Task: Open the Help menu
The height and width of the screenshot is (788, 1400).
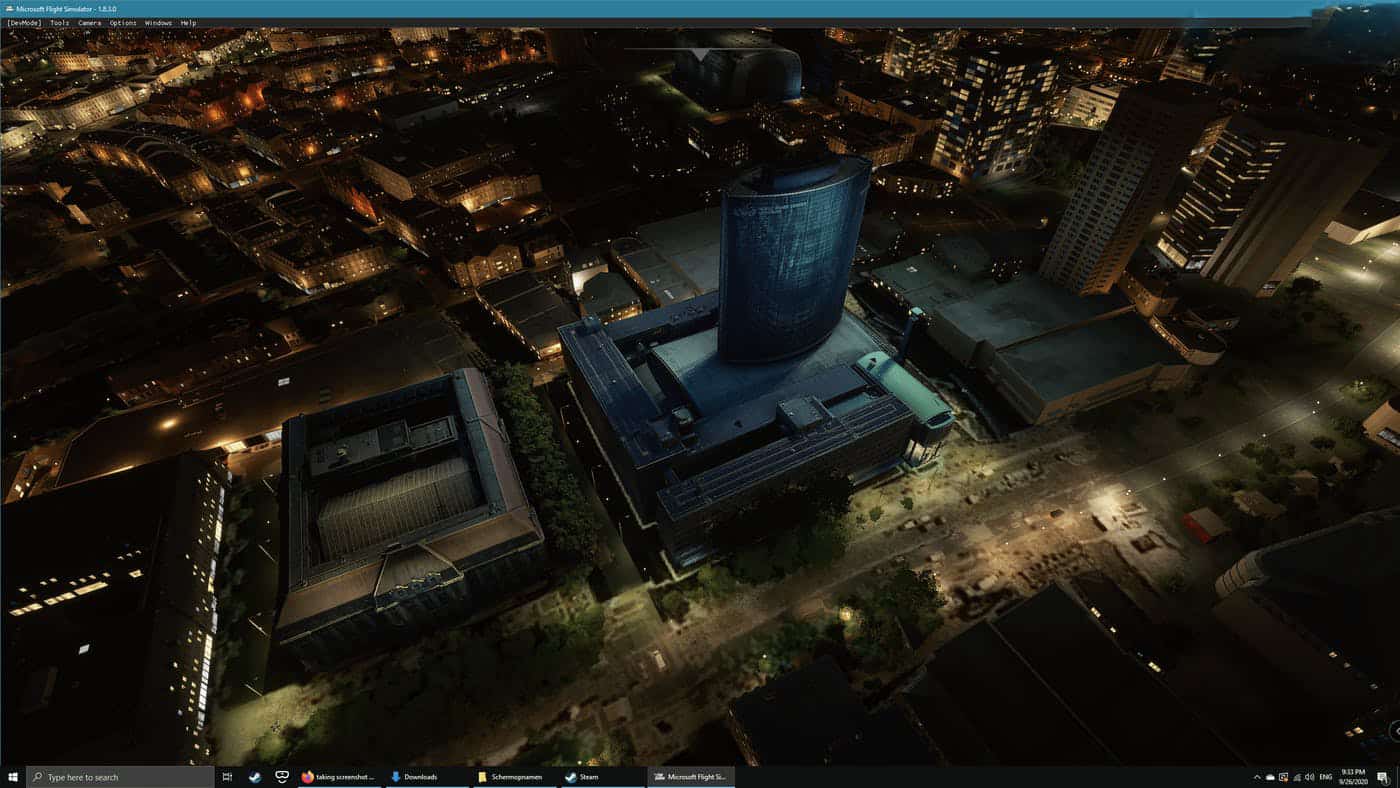Action: coord(188,22)
